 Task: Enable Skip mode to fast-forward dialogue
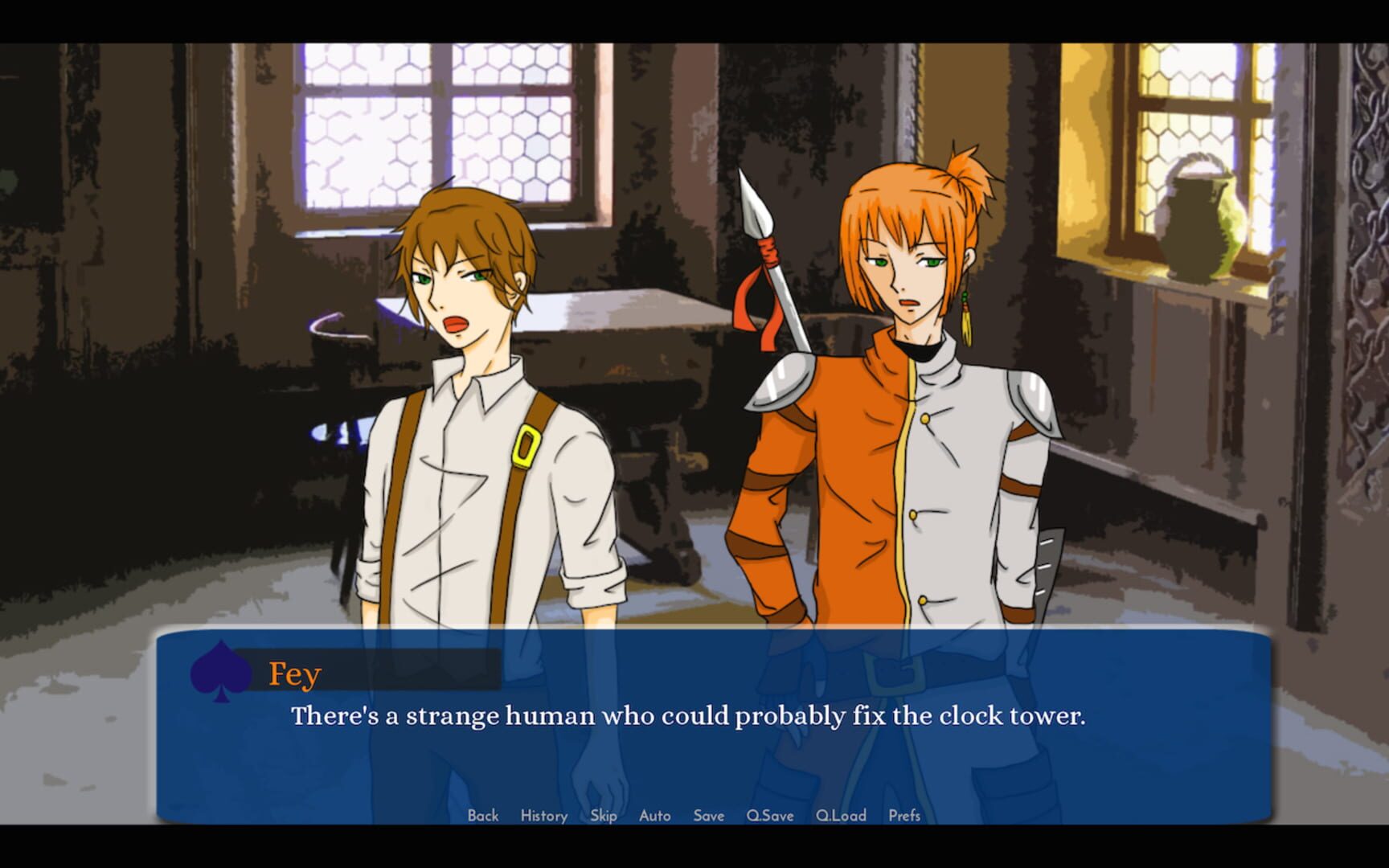click(x=603, y=815)
